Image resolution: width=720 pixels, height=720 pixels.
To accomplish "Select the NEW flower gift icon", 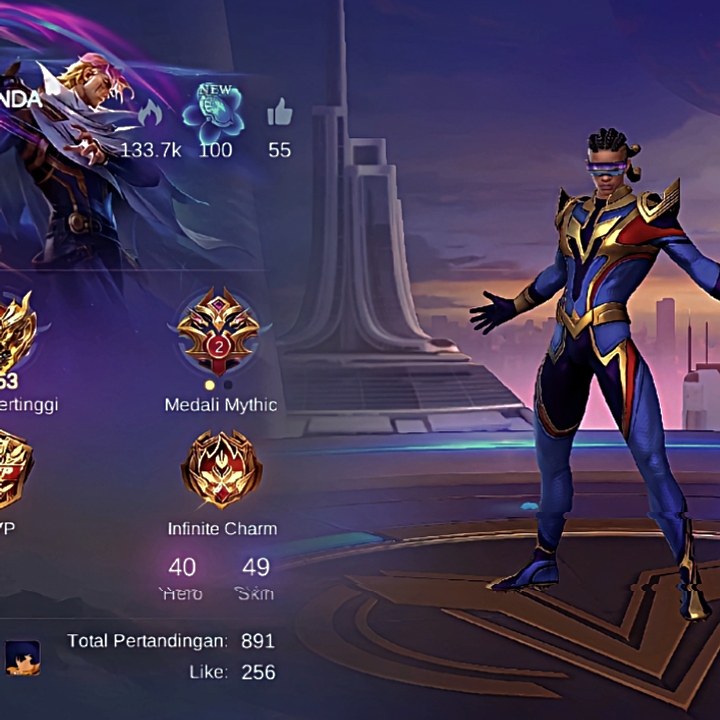I will click(x=213, y=111).
